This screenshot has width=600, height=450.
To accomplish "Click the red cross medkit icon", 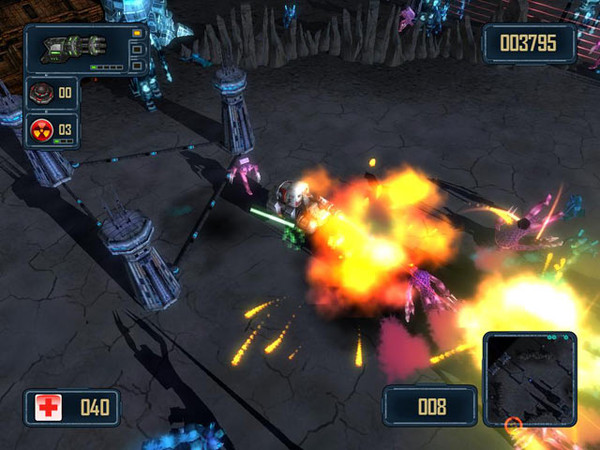I will pyautogui.click(x=48, y=407).
